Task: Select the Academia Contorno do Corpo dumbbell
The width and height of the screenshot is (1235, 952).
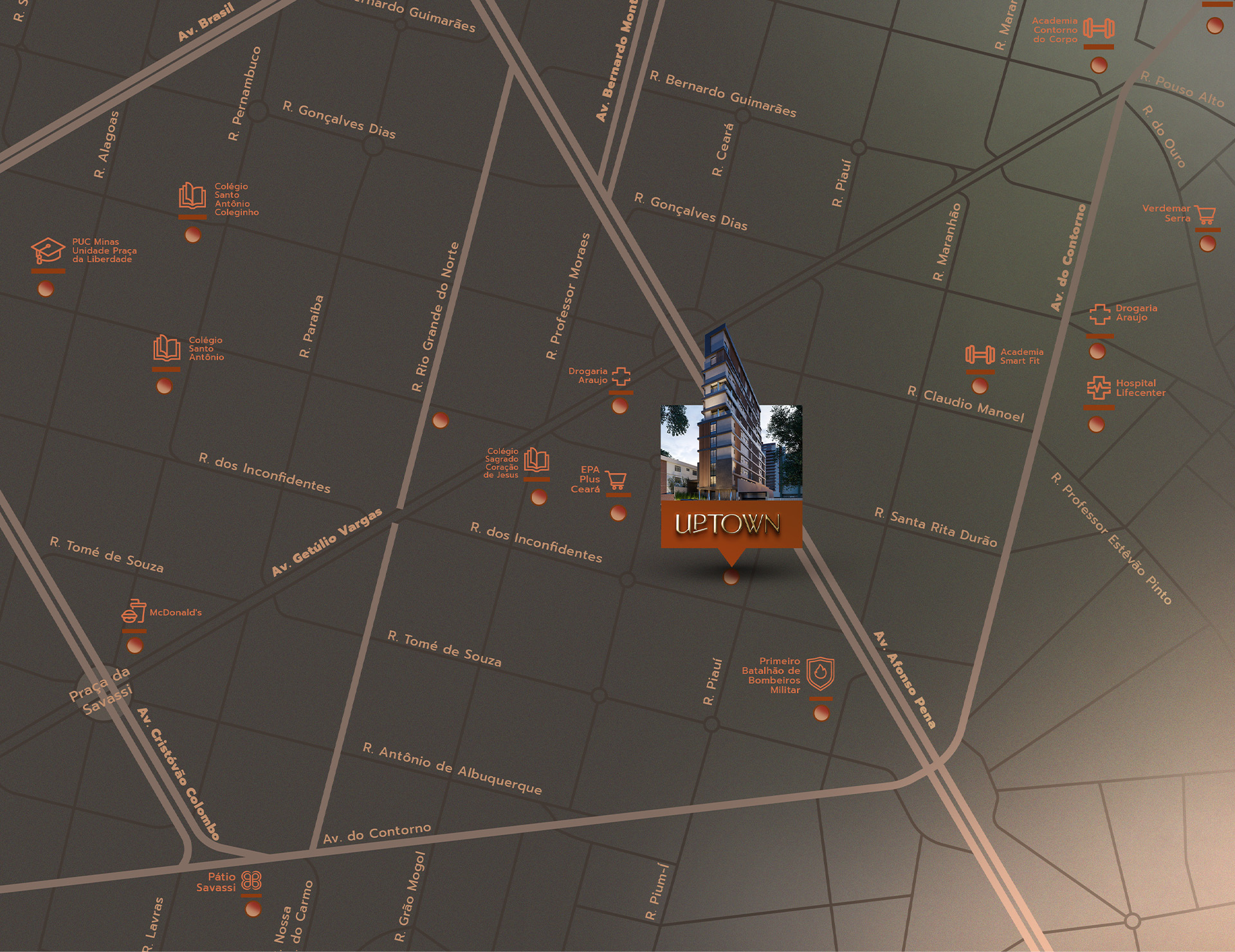Action: [x=1098, y=28]
